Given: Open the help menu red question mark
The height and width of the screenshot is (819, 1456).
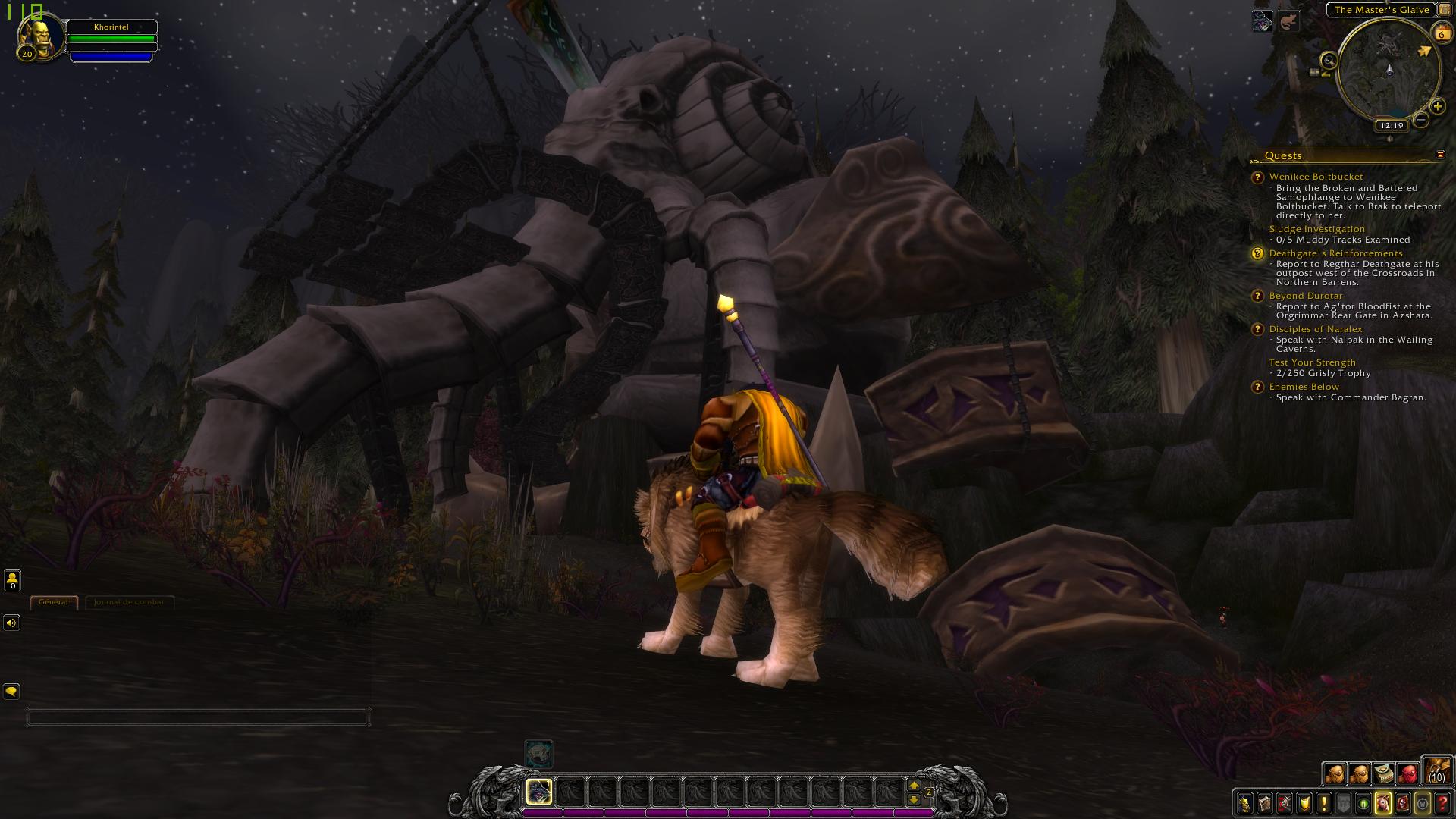Looking at the screenshot, I should [1442, 803].
